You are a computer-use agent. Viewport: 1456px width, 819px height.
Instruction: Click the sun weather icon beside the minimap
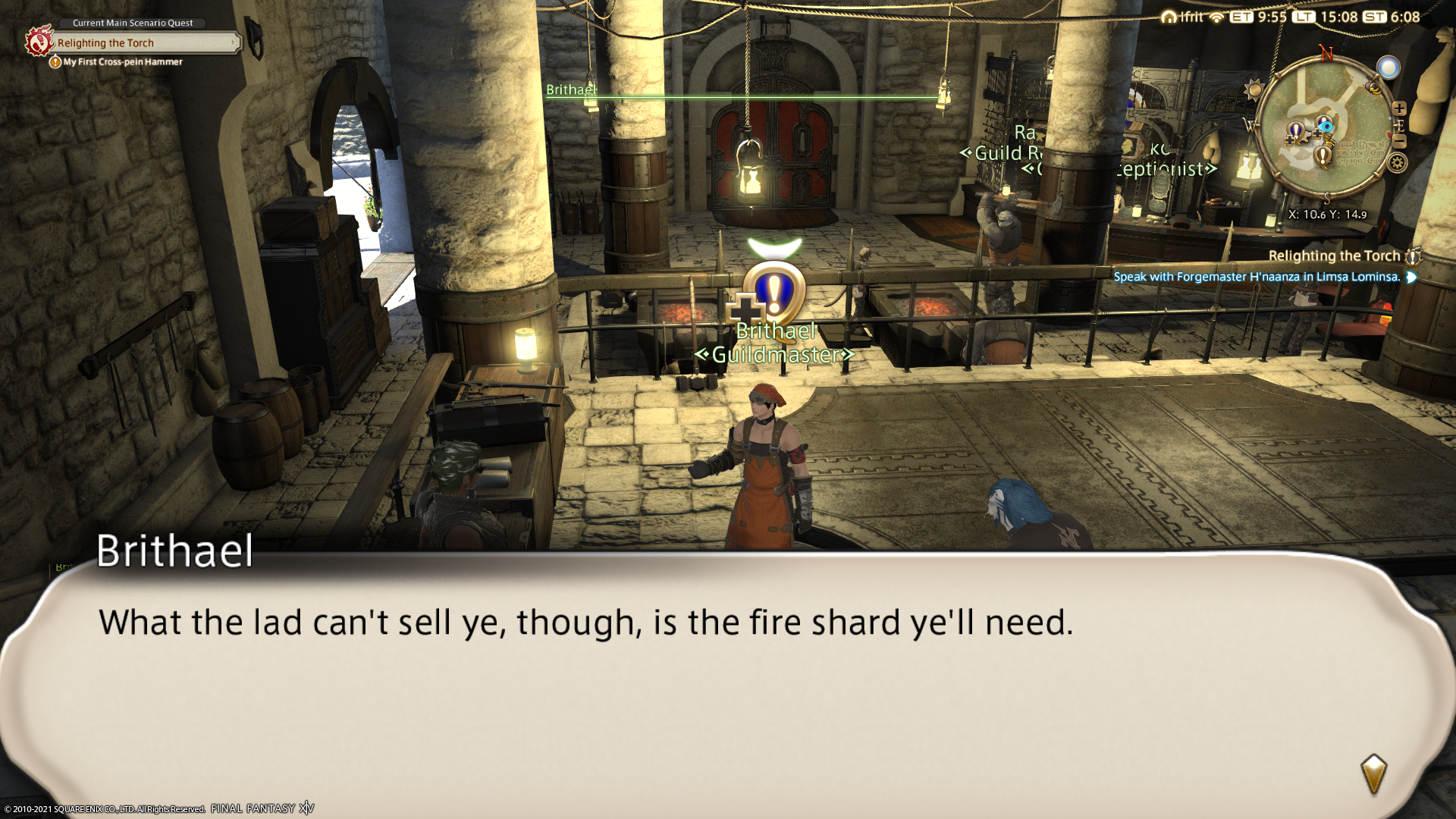coord(1254,89)
